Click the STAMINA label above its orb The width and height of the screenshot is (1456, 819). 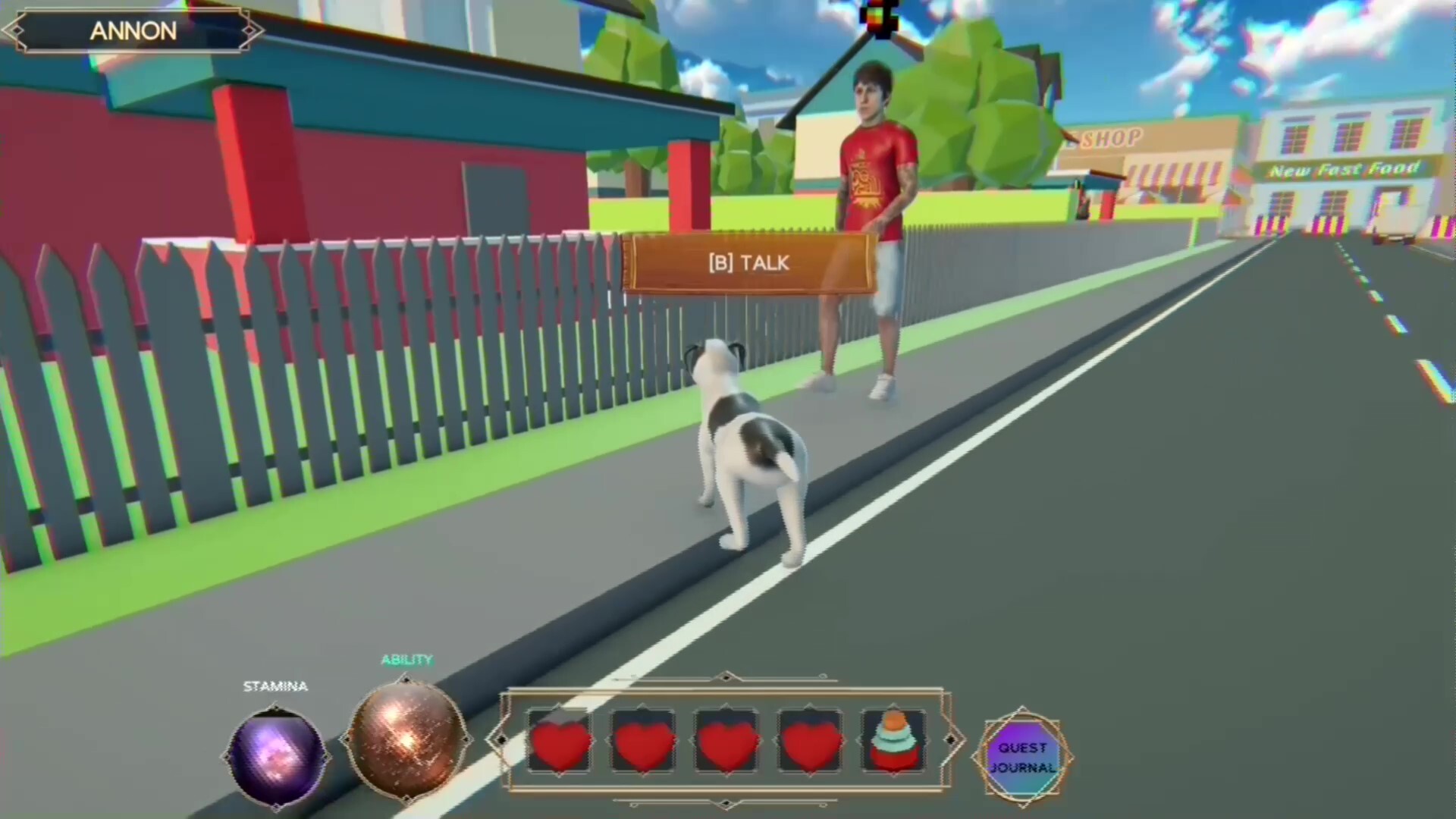click(x=275, y=686)
